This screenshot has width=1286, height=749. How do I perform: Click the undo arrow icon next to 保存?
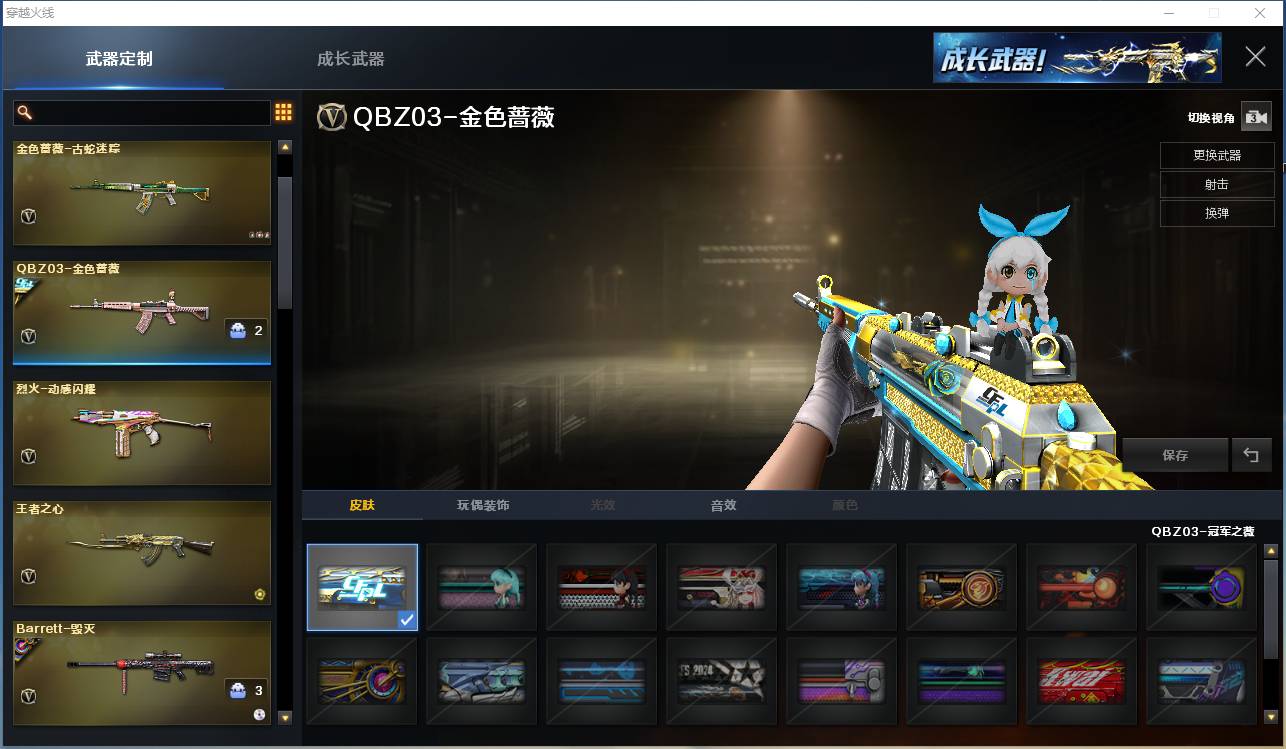(1251, 455)
